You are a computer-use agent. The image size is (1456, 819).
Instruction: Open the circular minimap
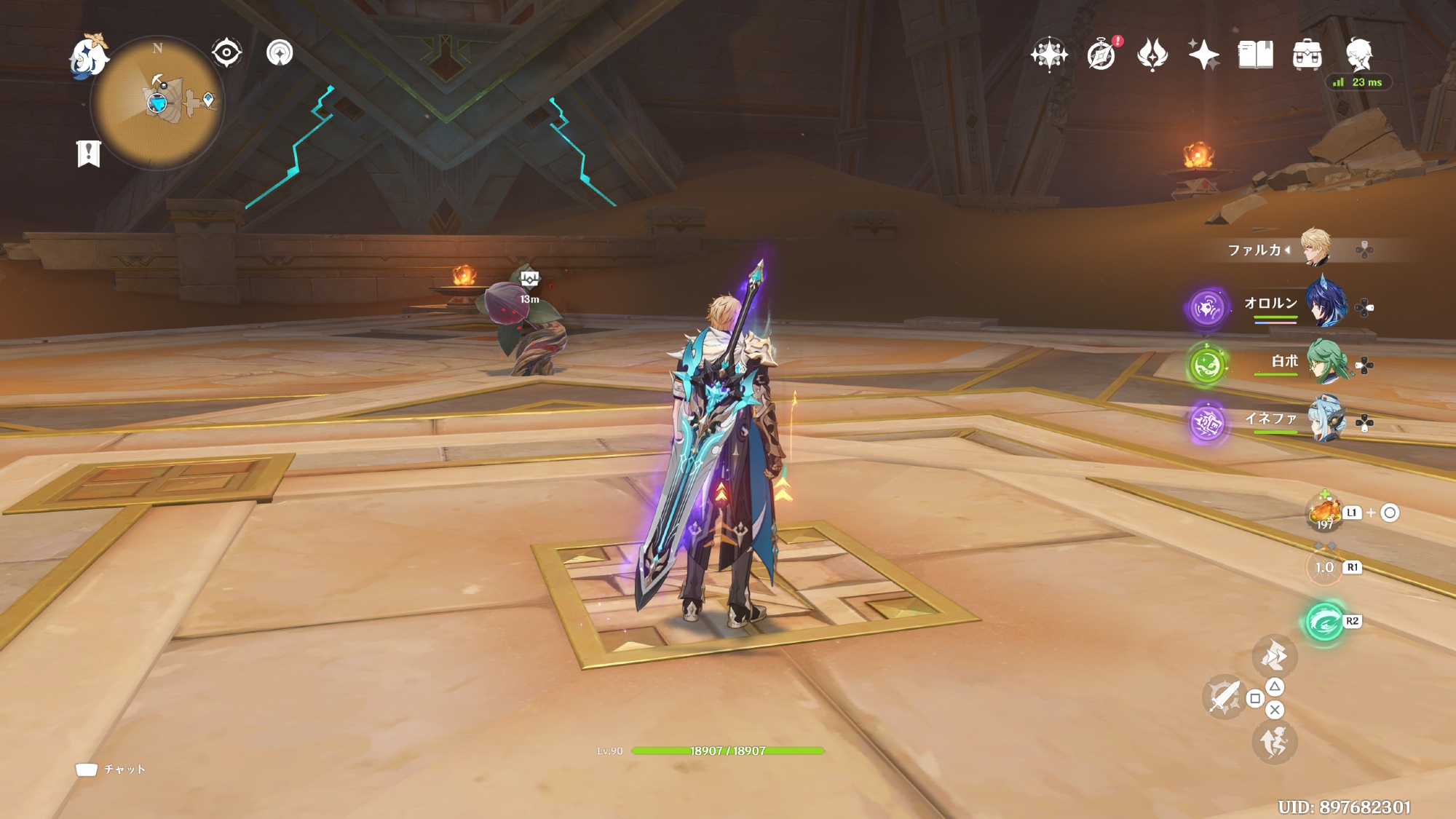(x=157, y=104)
